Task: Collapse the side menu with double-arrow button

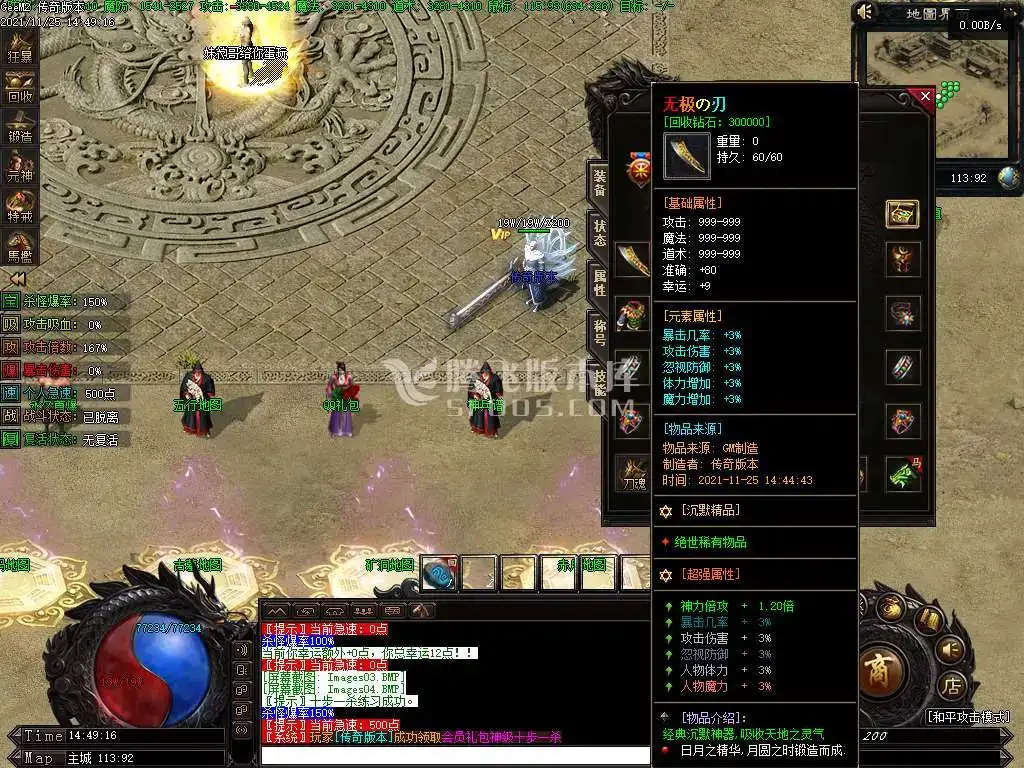Action: (x=17, y=279)
